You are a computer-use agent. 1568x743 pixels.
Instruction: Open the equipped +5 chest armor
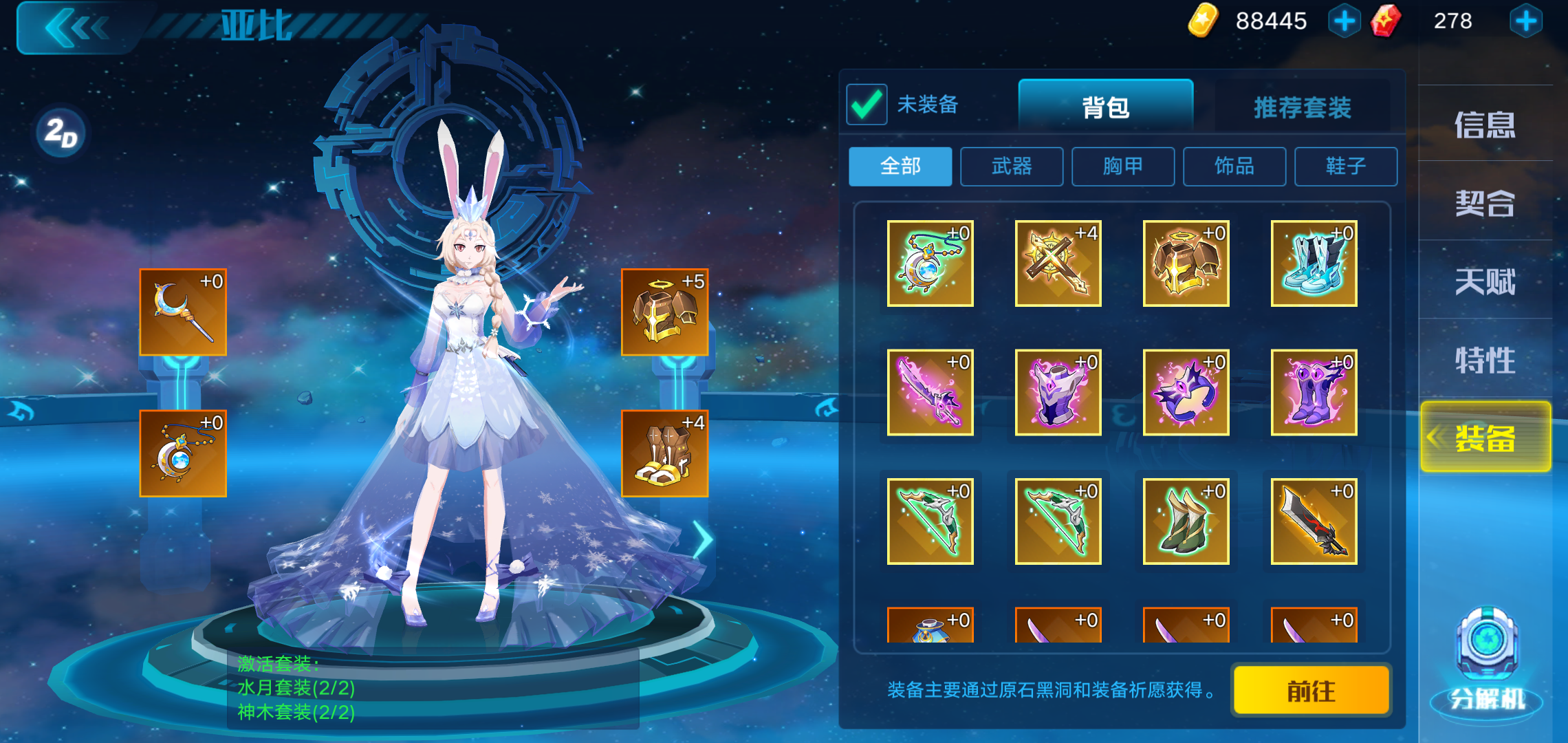coord(664,312)
